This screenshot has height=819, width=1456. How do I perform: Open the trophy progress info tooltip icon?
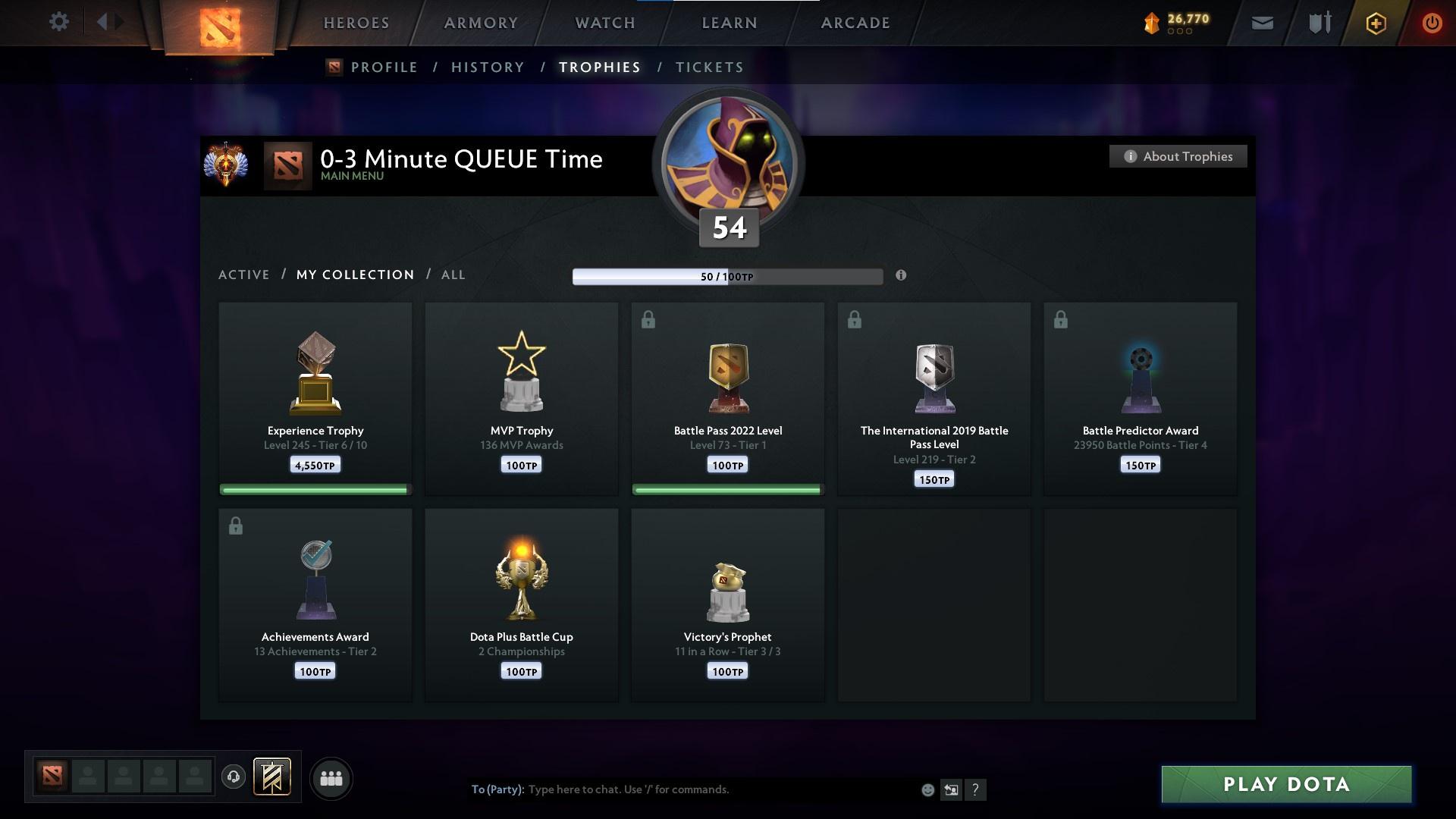click(902, 276)
